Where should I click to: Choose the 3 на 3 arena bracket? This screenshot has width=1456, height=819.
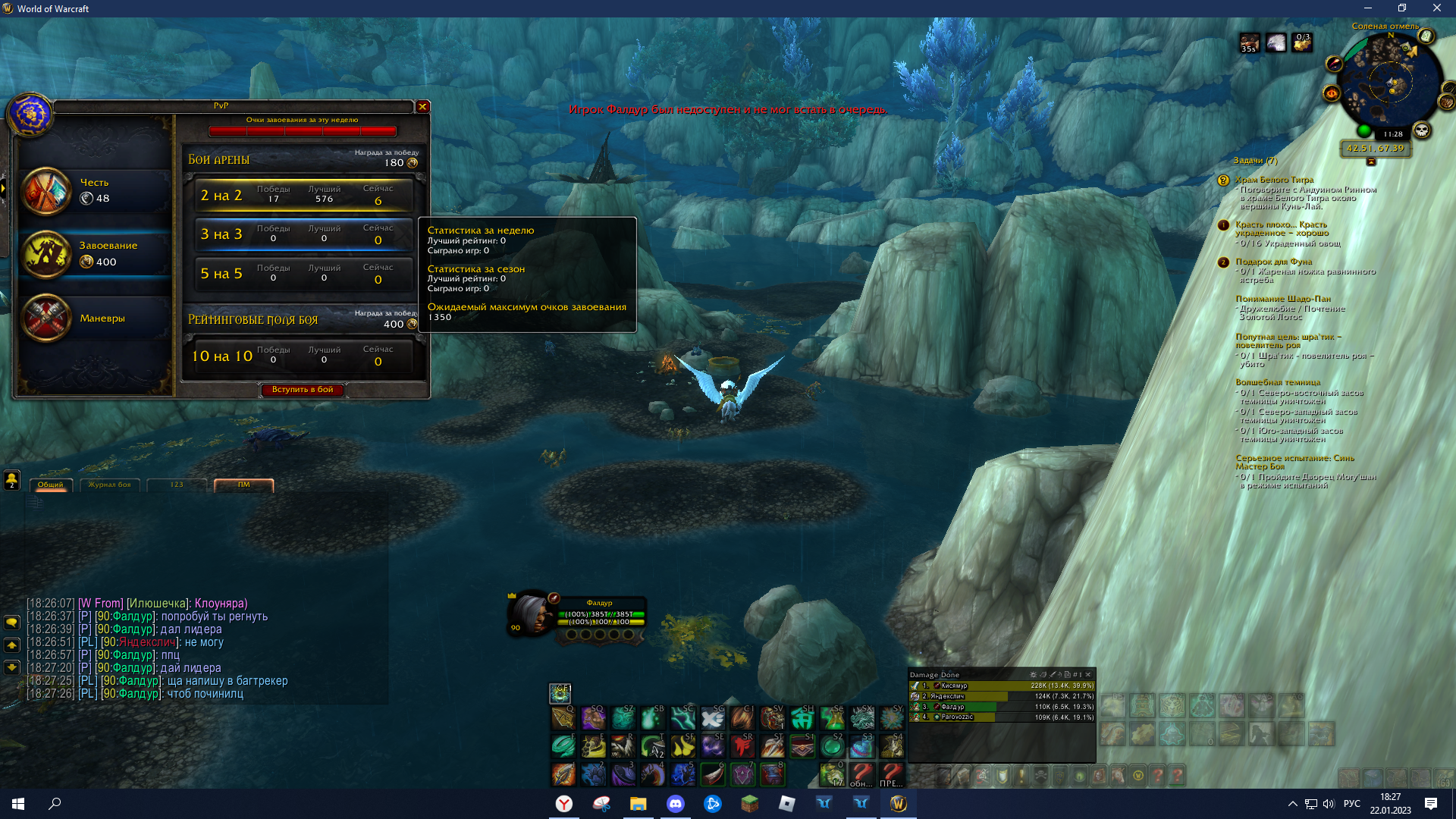(x=303, y=234)
